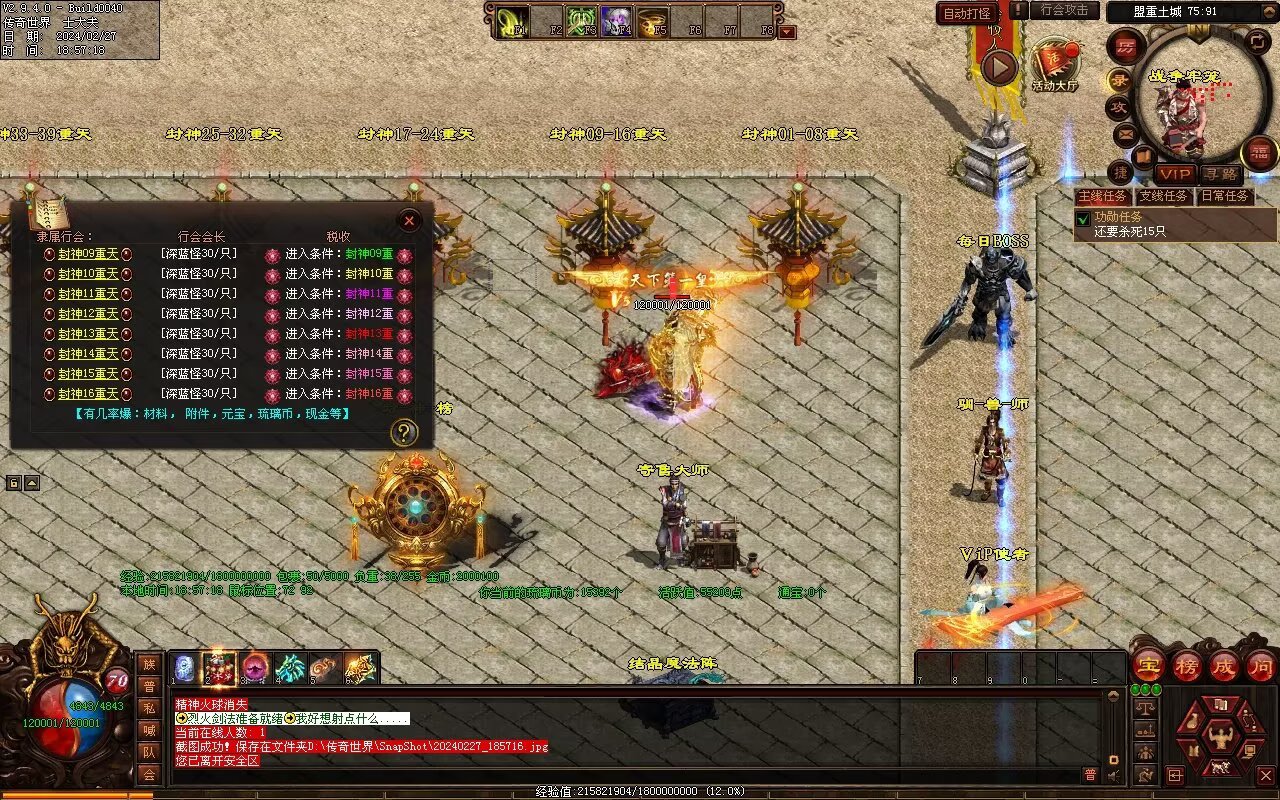Select the 封神09重天 row
1280x800 pixels.
coord(88,254)
